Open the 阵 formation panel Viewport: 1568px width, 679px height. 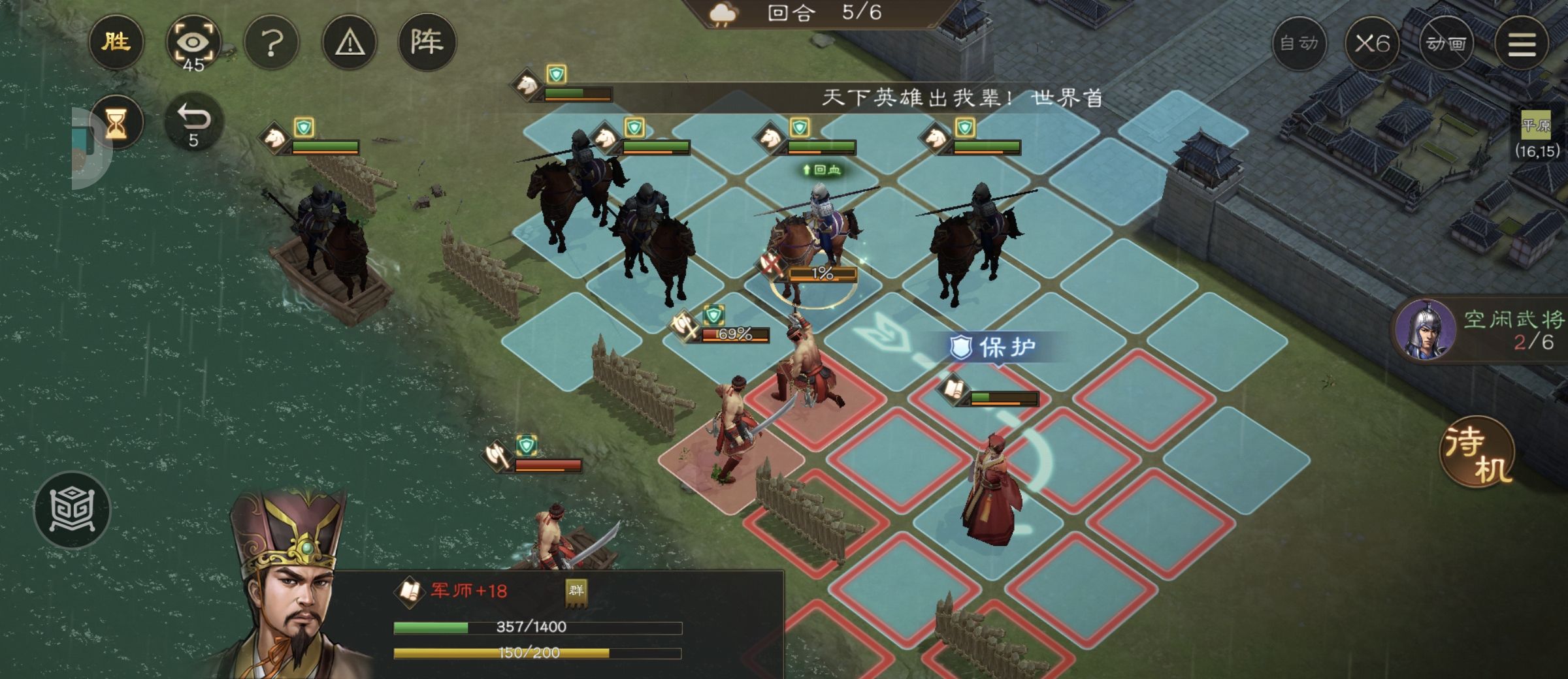[x=431, y=42]
